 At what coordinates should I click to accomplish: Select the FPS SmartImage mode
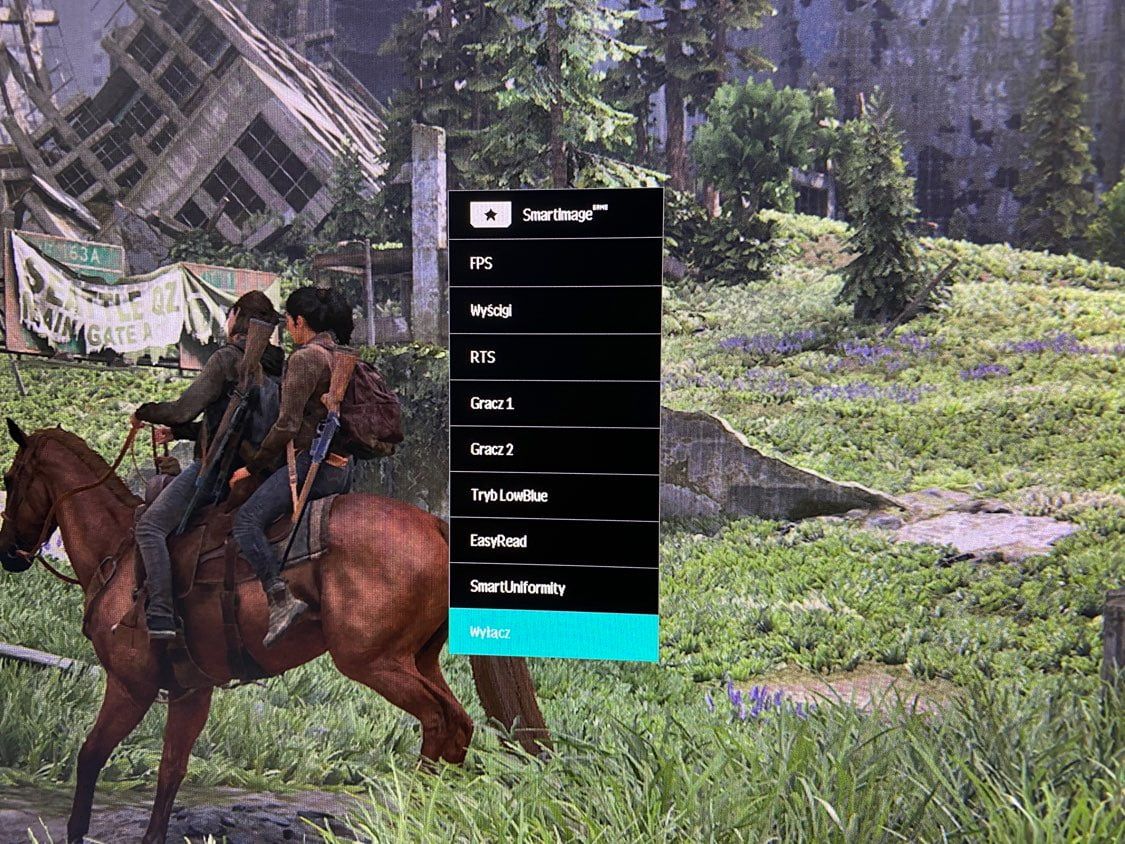555,264
